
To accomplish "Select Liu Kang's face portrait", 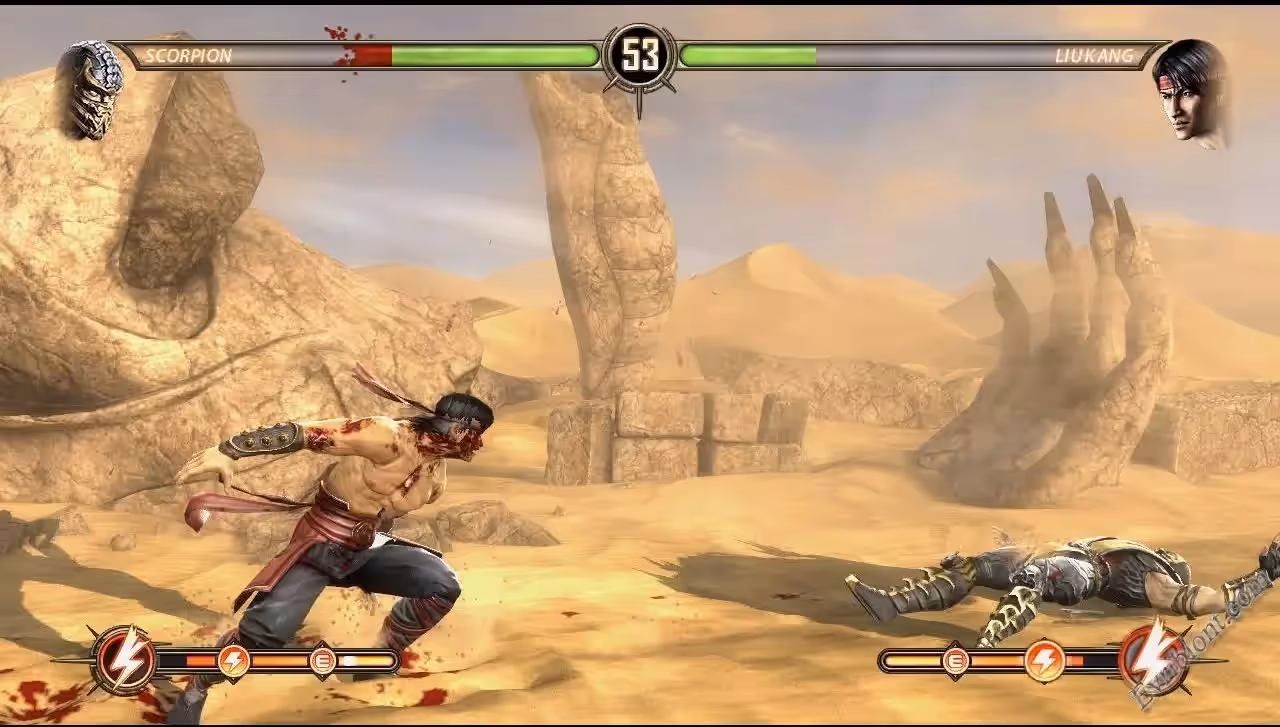I will (x=1192, y=93).
